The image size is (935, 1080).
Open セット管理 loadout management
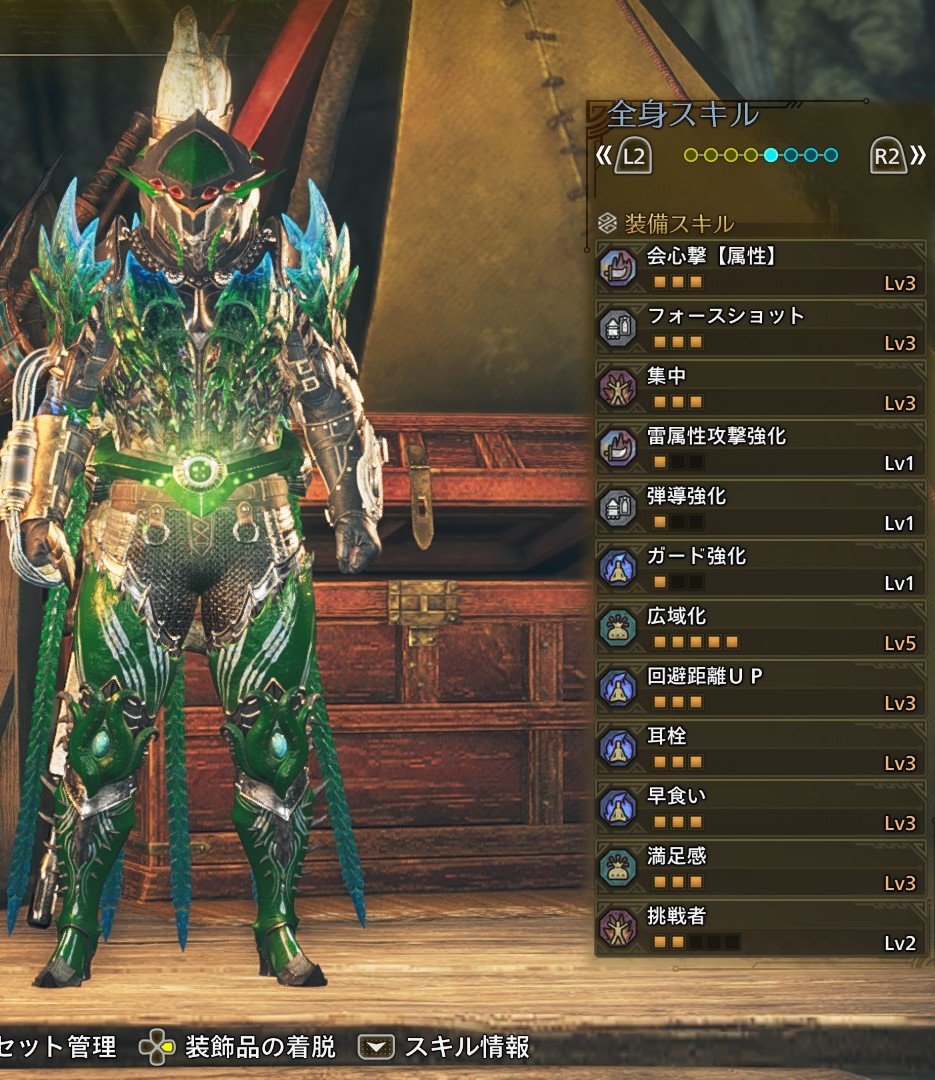click(x=58, y=1047)
